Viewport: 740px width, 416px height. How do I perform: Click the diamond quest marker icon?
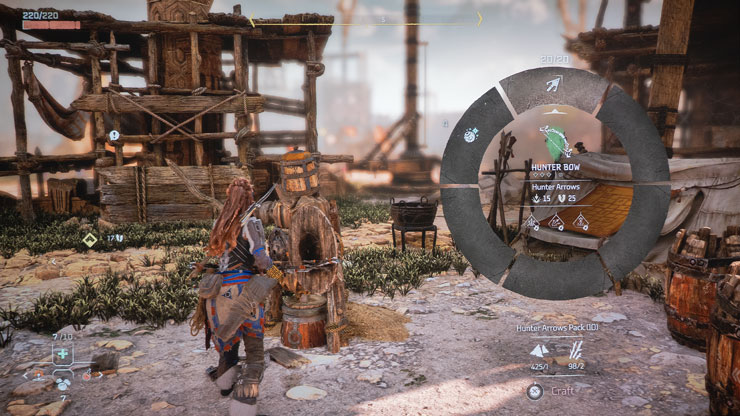pyautogui.click(x=89, y=239)
